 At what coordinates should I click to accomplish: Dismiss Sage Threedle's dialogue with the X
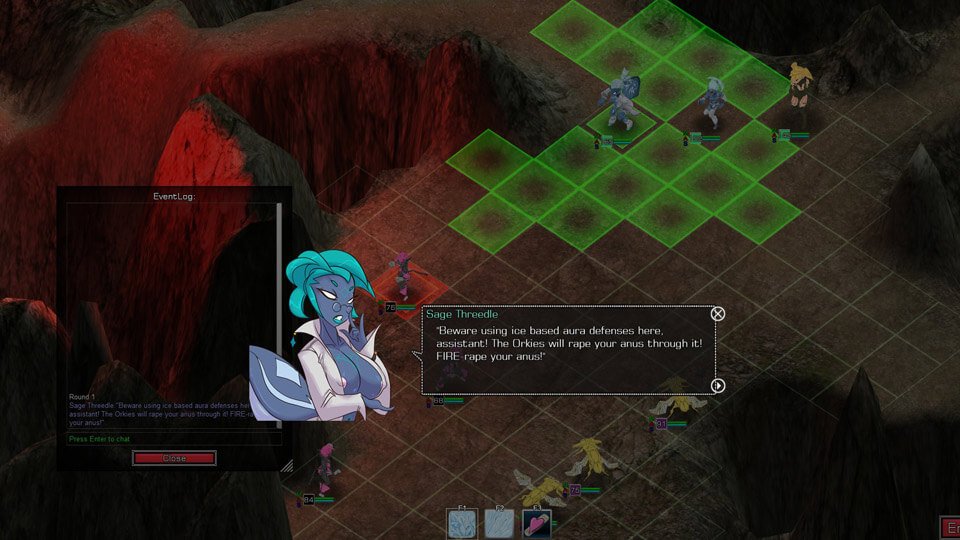point(717,314)
